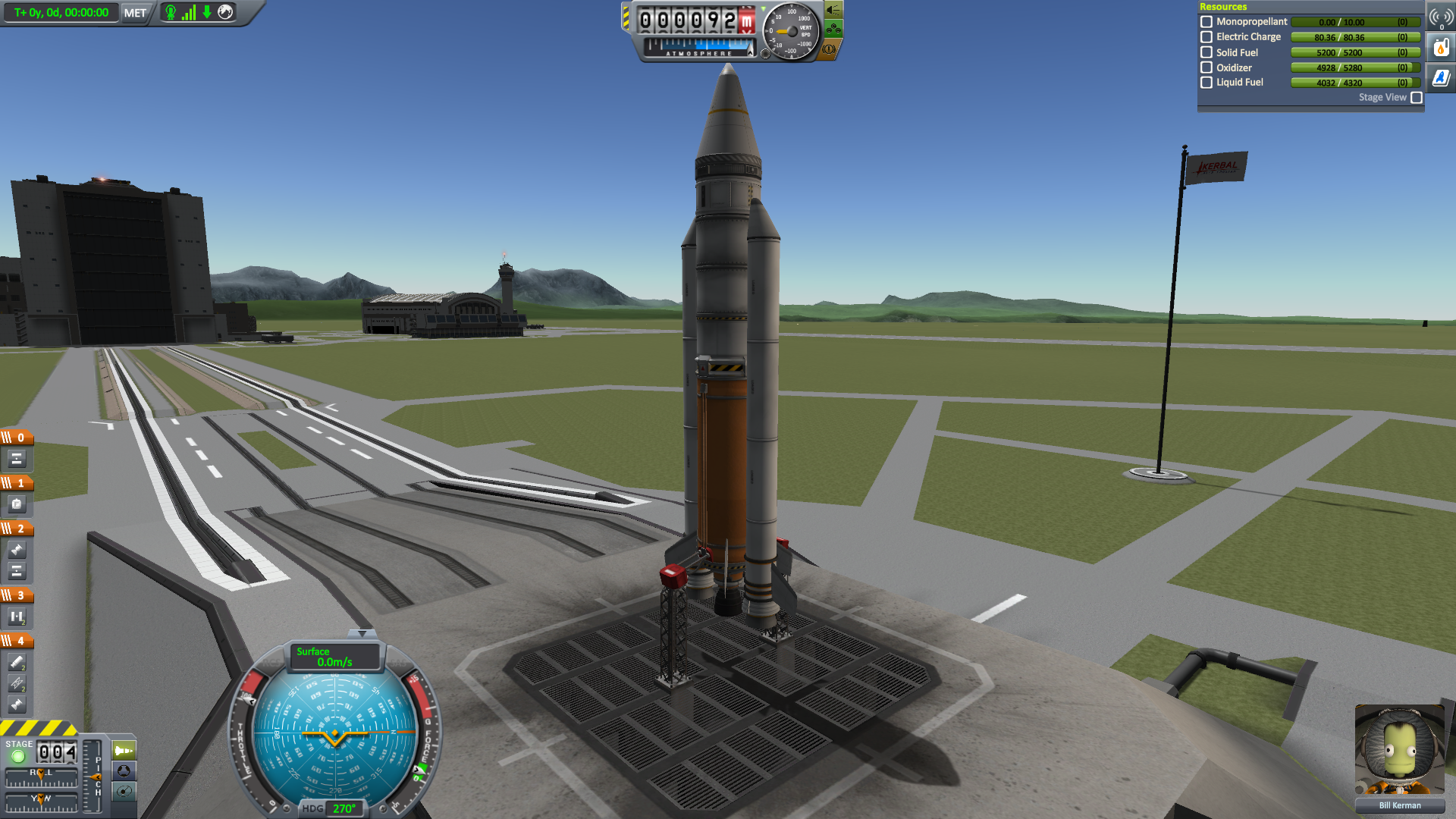The image size is (1456, 819).
Task: Tick the Electric Charge checkbox
Action: pos(1207,37)
